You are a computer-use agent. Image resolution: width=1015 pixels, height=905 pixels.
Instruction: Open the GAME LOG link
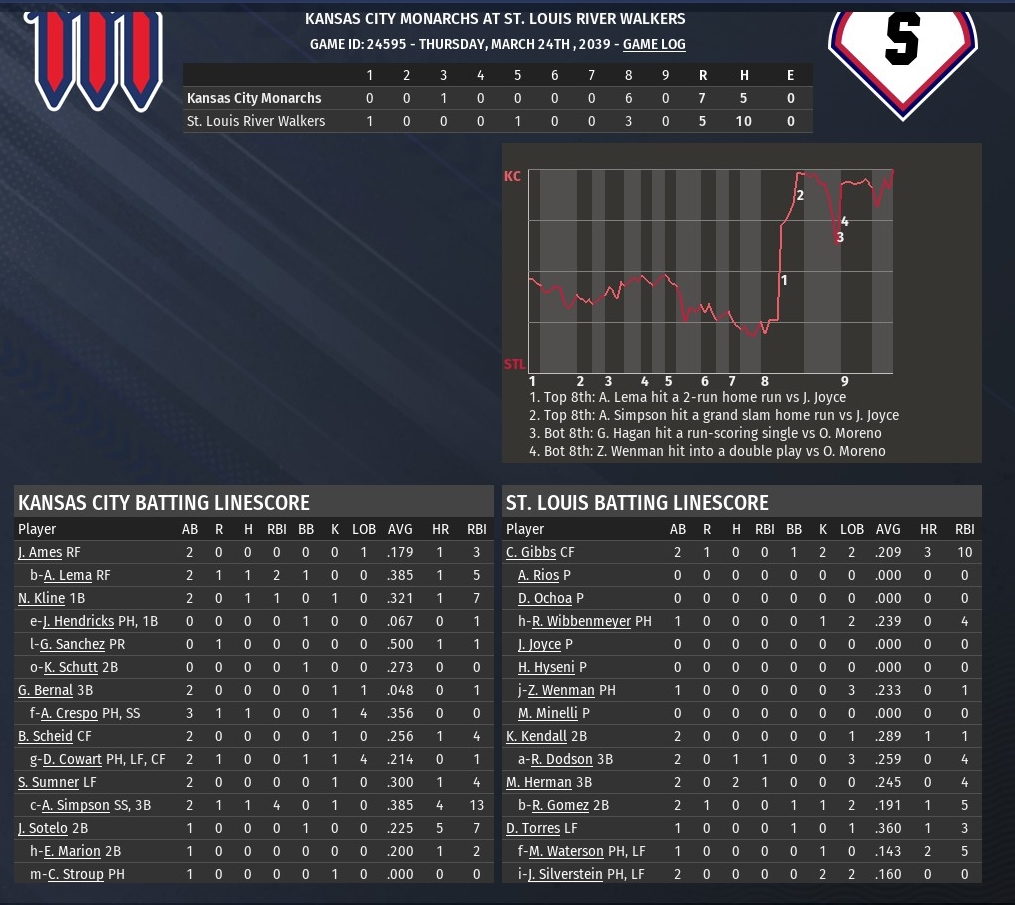(654, 44)
